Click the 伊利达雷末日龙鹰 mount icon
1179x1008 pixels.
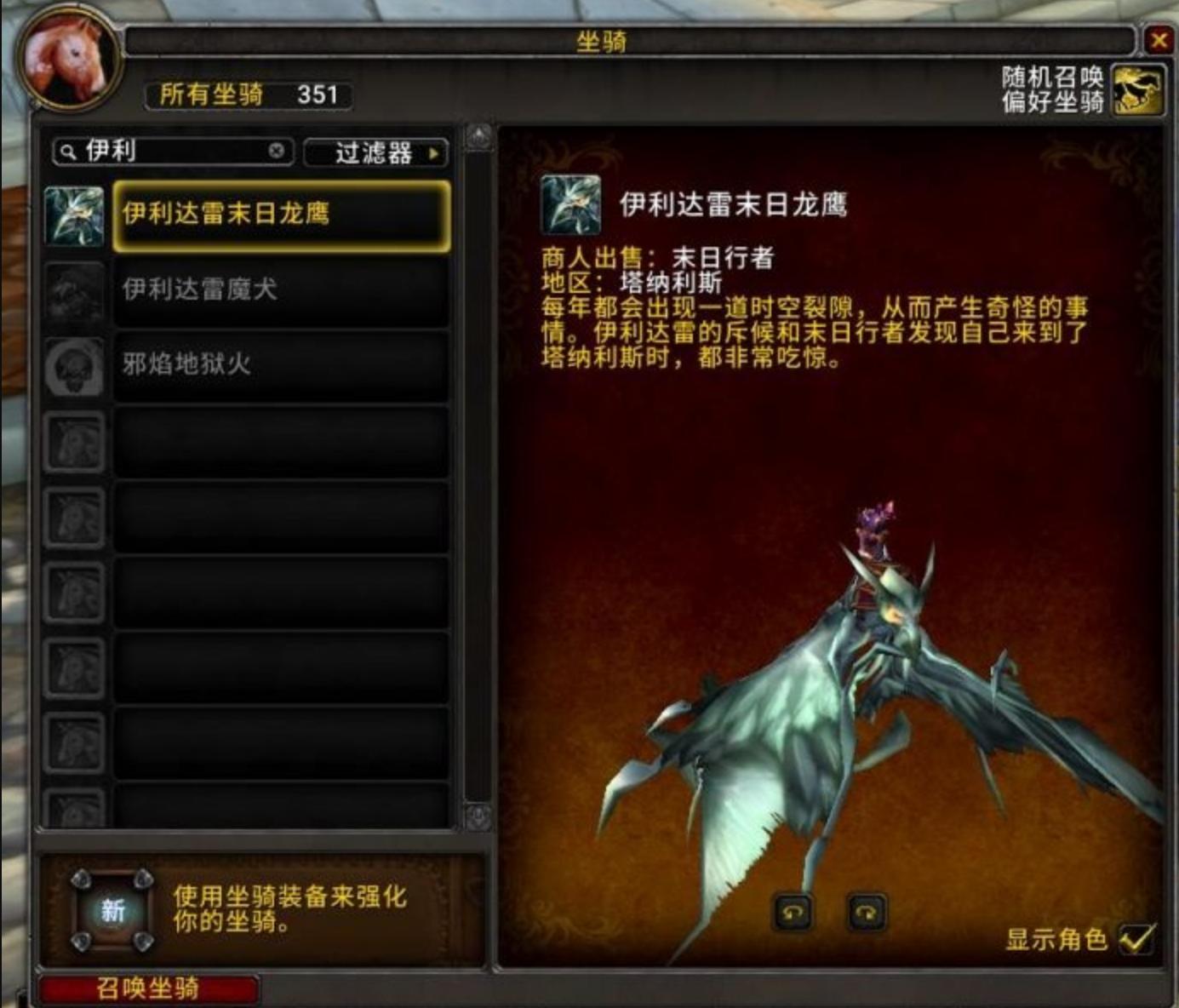(74, 215)
